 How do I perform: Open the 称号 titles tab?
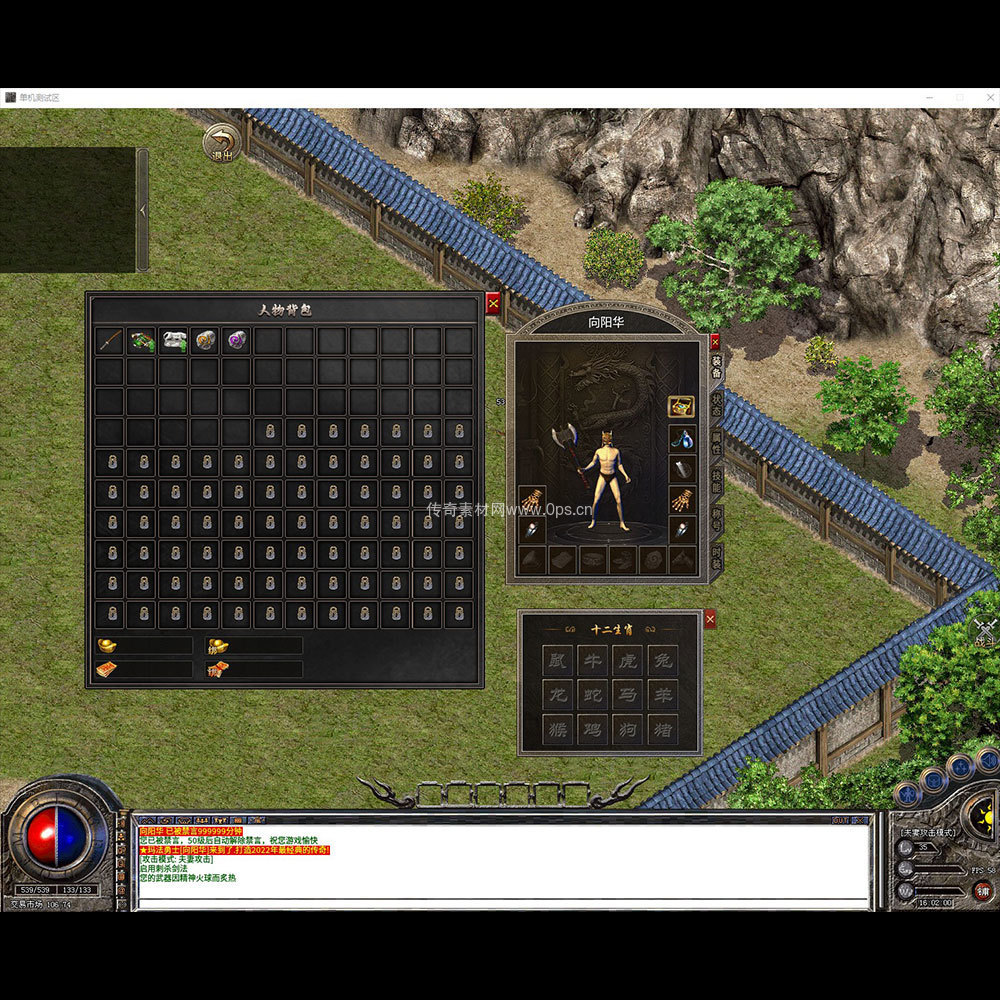pos(717,518)
